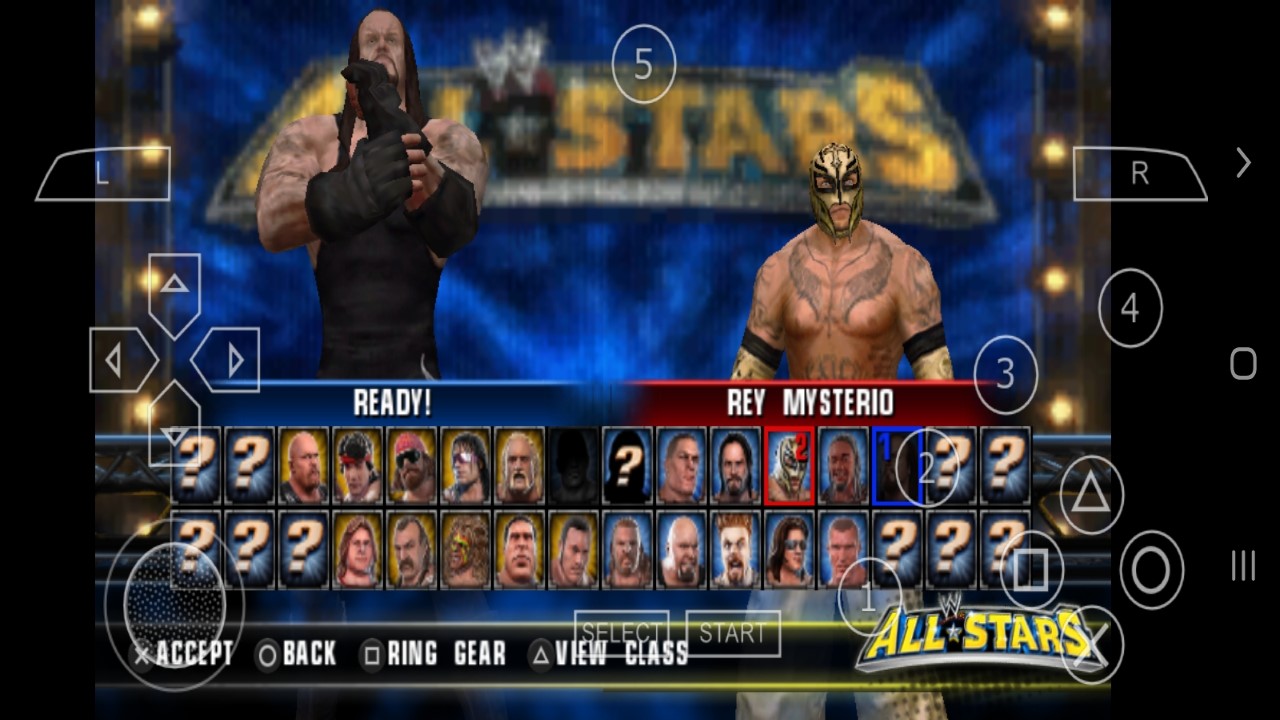Pick Sheamus with the orange mohawk
Screen dimensions: 1280x720
(736, 550)
